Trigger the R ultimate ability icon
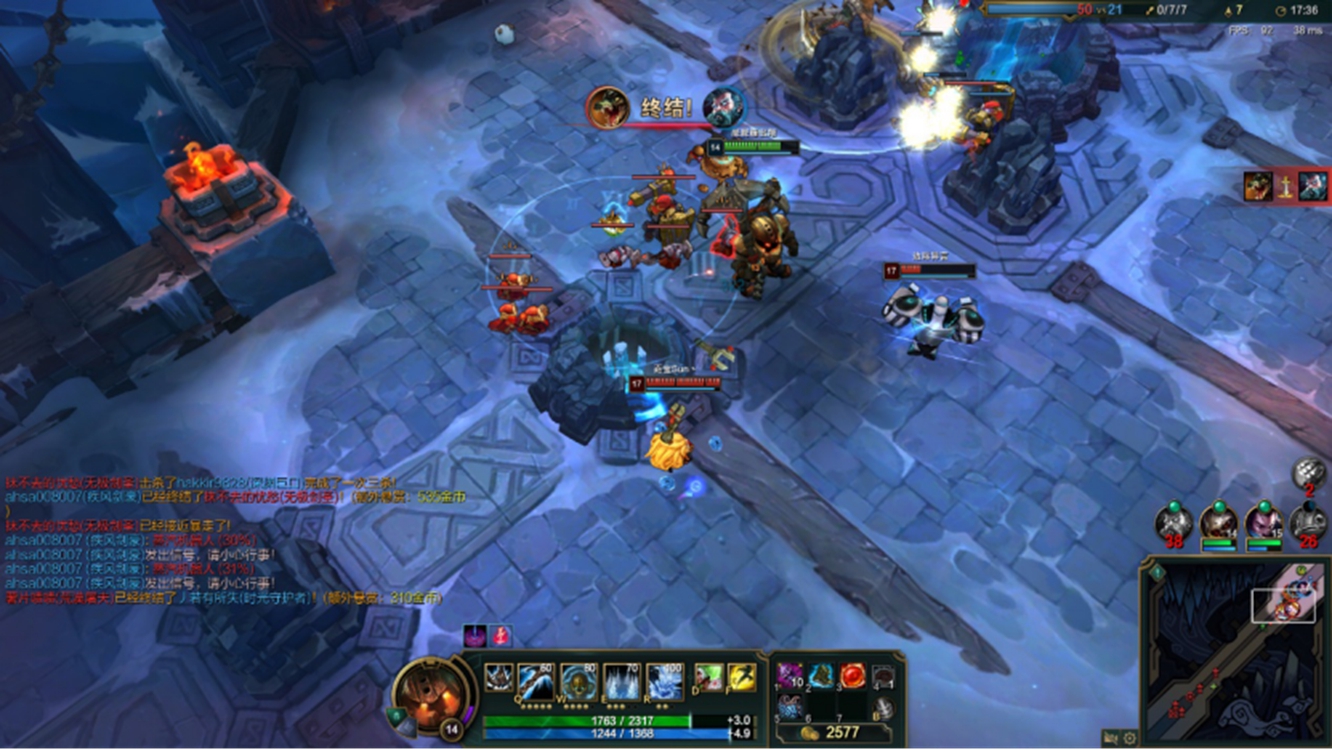 (x=664, y=680)
